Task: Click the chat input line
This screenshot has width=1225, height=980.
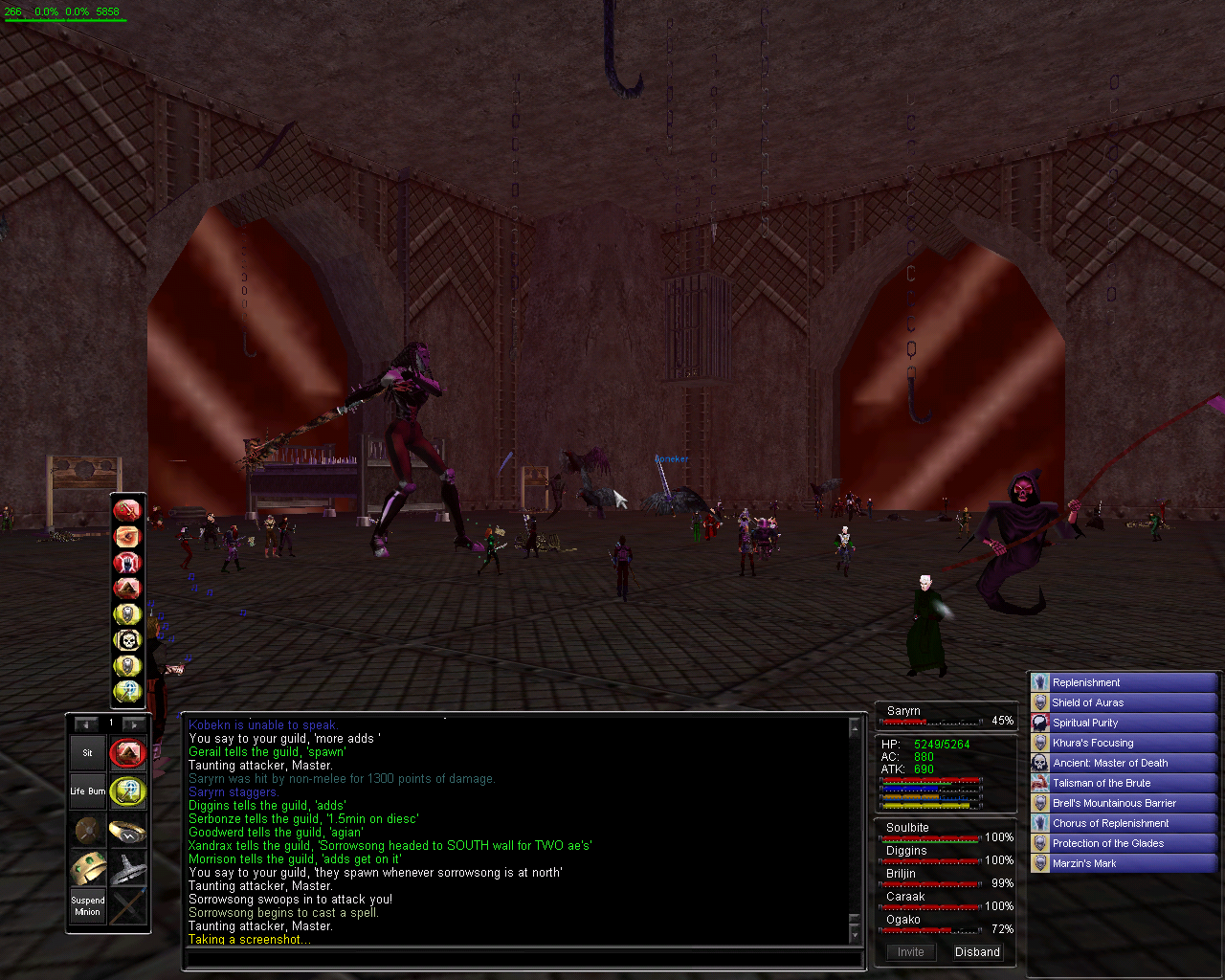Action: pos(522,958)
